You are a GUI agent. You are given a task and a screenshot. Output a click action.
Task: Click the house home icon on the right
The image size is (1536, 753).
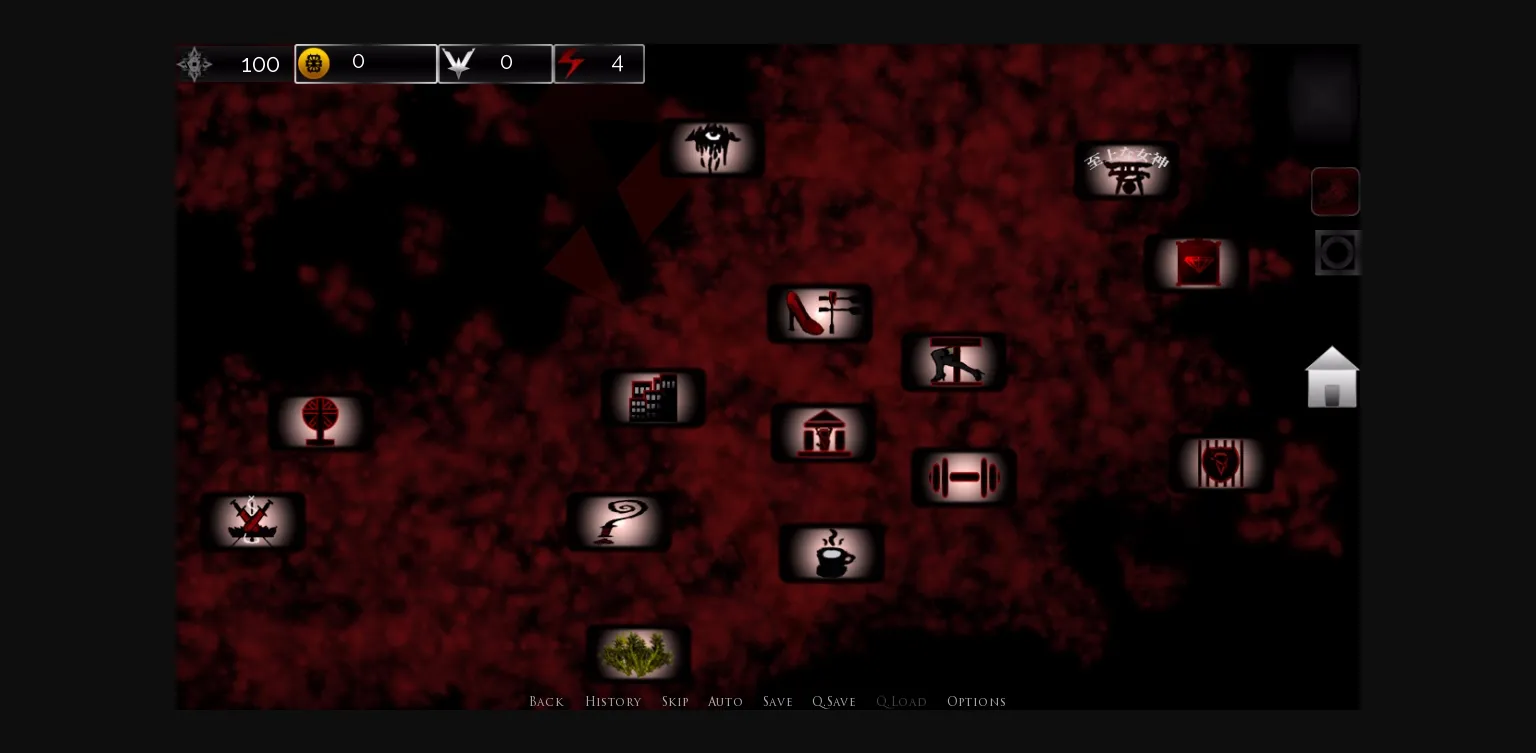click(x=1332, y=378)
